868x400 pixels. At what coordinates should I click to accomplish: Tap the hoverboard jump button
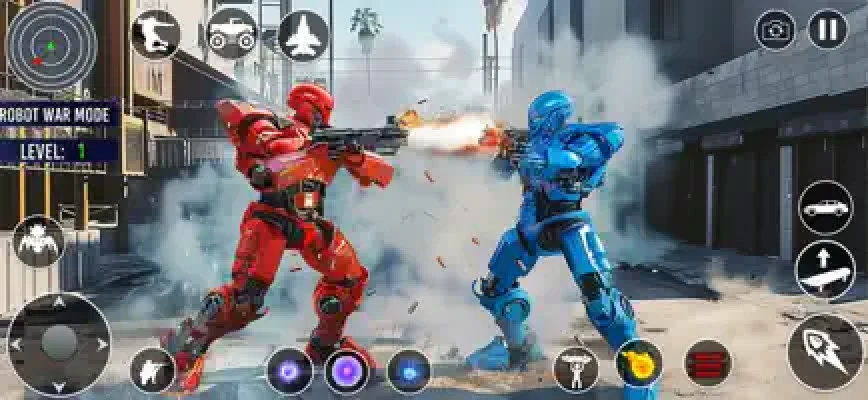click(826, 271)
